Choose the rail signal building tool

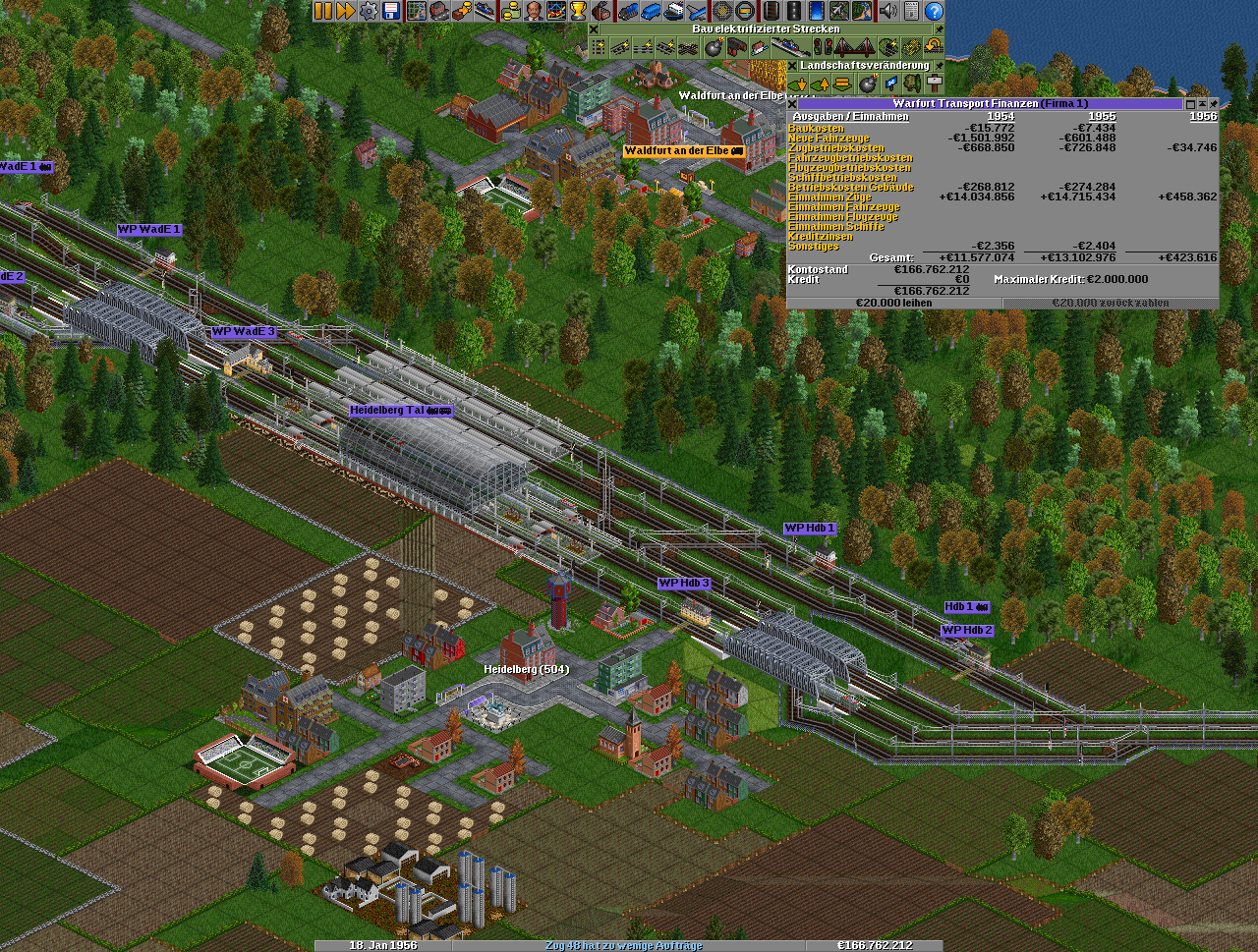(x=822, y=47)
